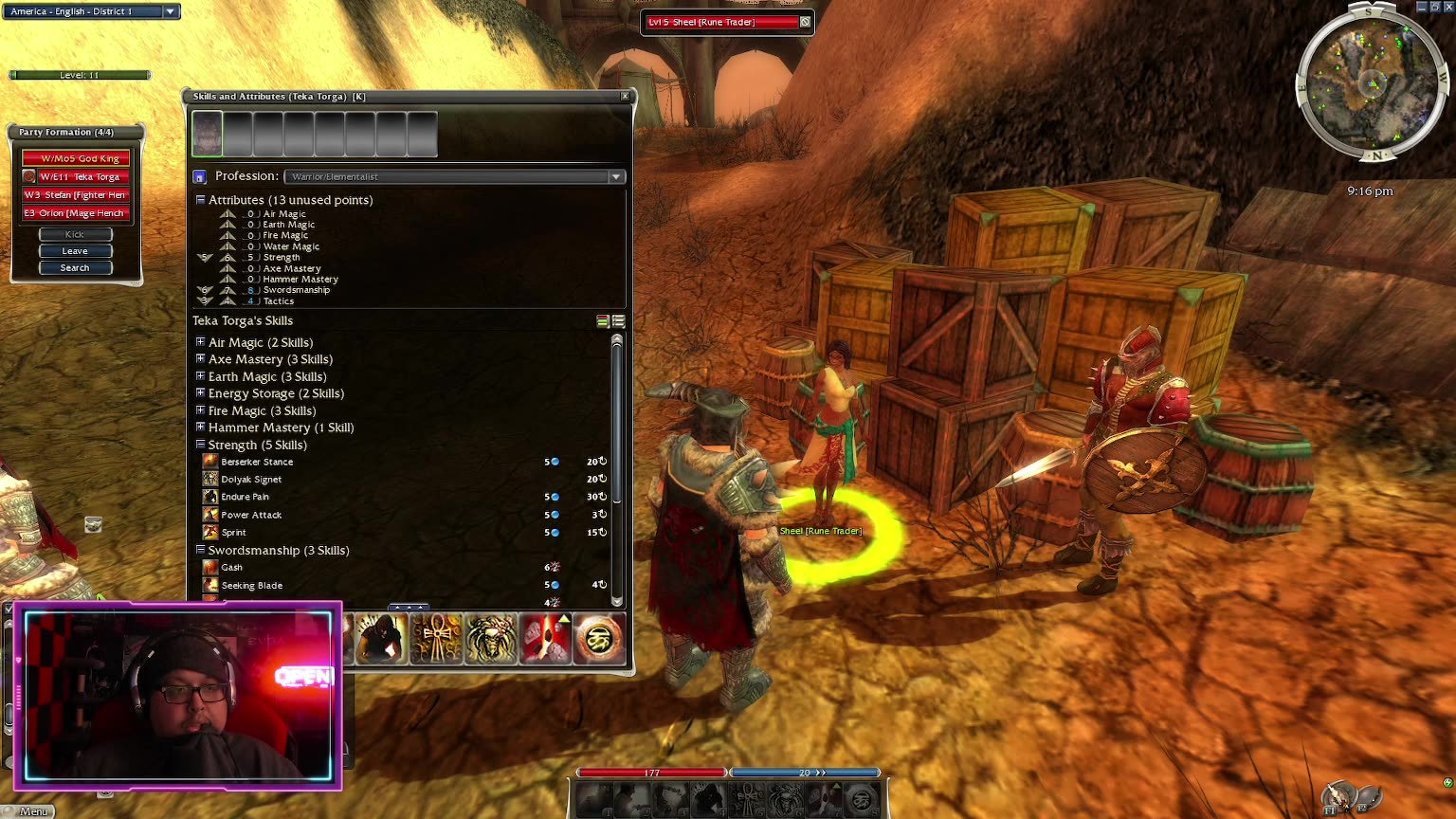This screenshot has height=819, width=1456.
Task: Select the Sprint skill icon
Action: (x=210, y=532)
